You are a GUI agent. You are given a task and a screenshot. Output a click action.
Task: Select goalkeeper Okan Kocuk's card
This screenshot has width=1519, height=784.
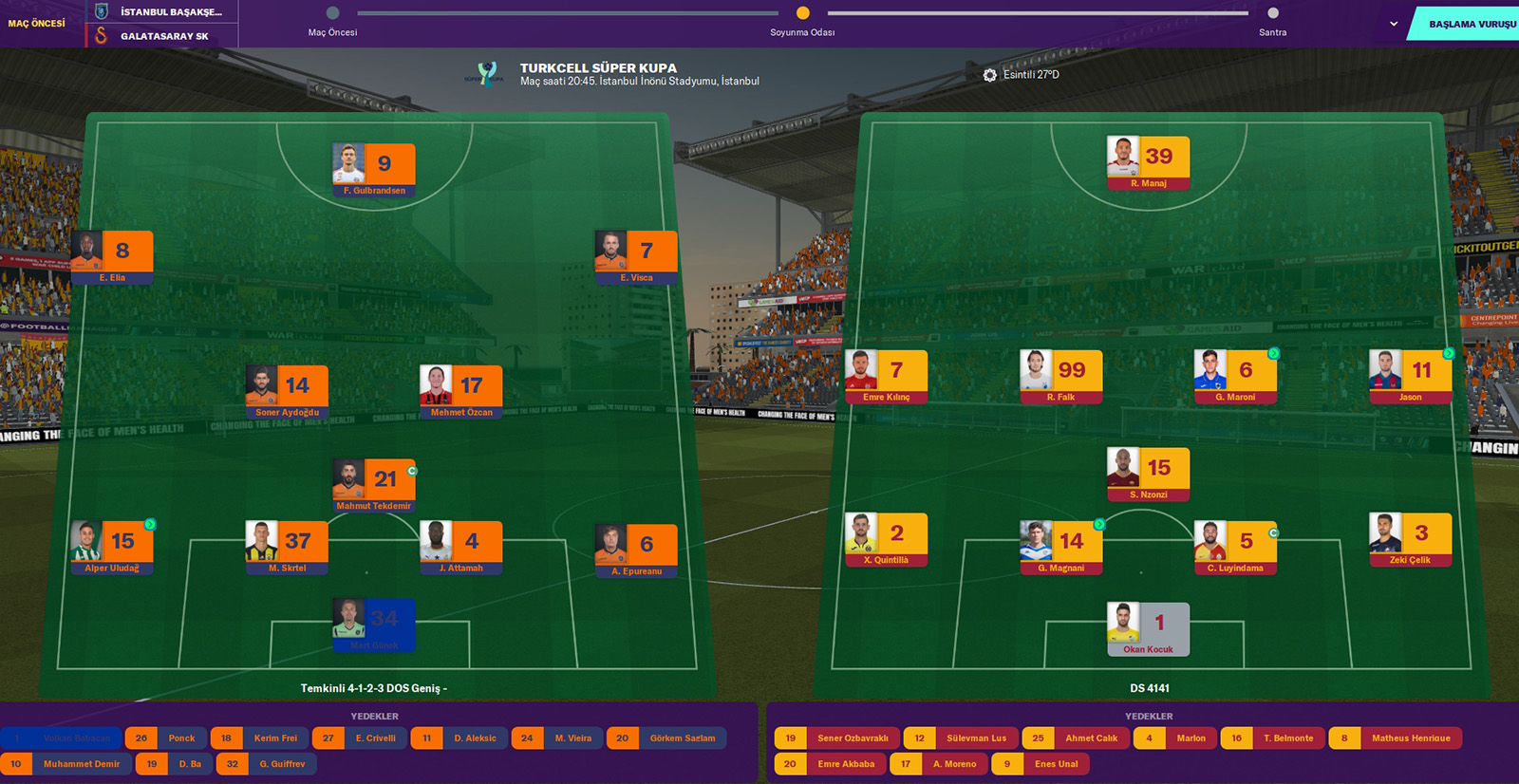click(x=1149, y=628)
